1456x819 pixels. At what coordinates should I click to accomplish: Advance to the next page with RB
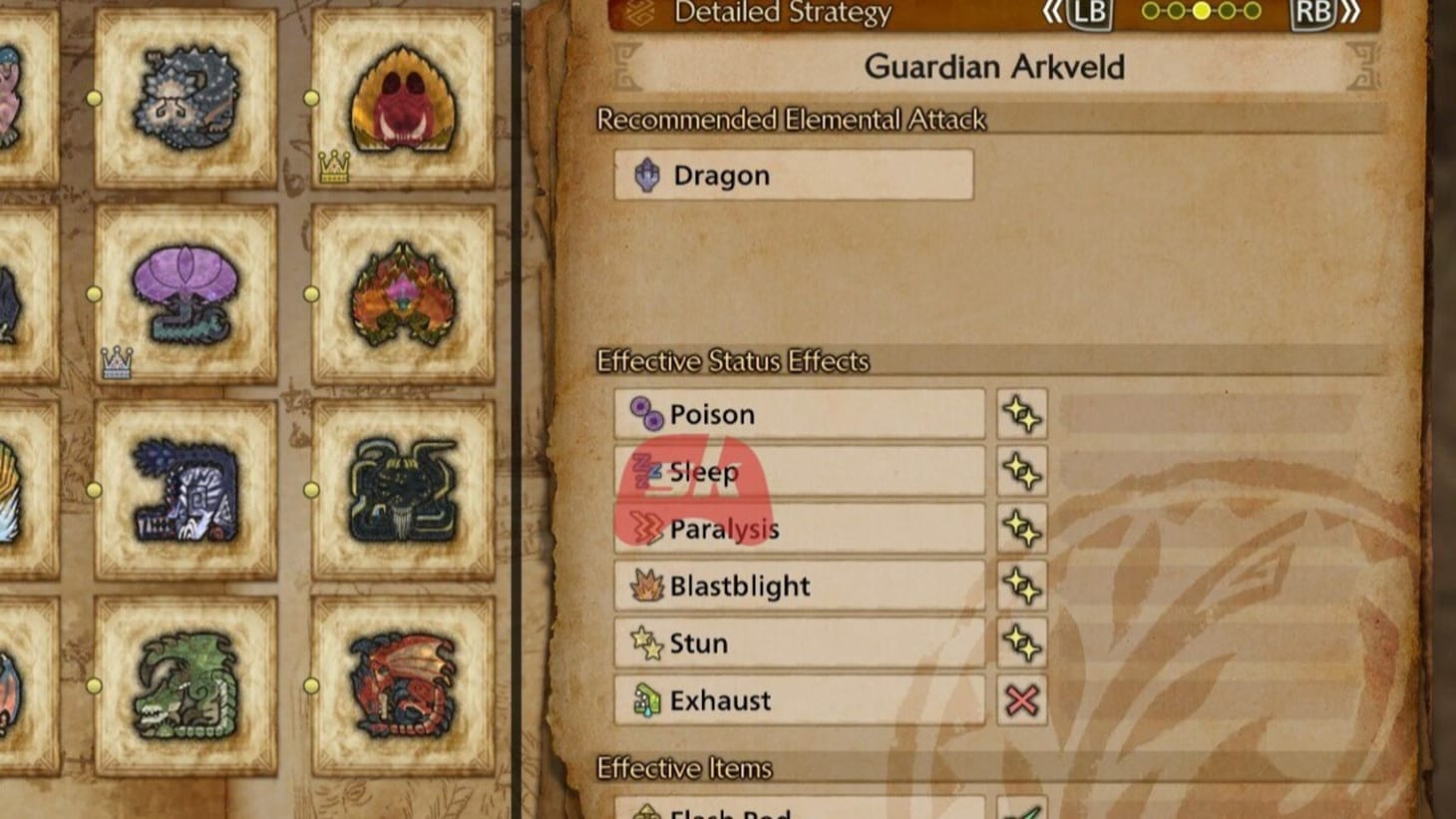pos(1313,13)
